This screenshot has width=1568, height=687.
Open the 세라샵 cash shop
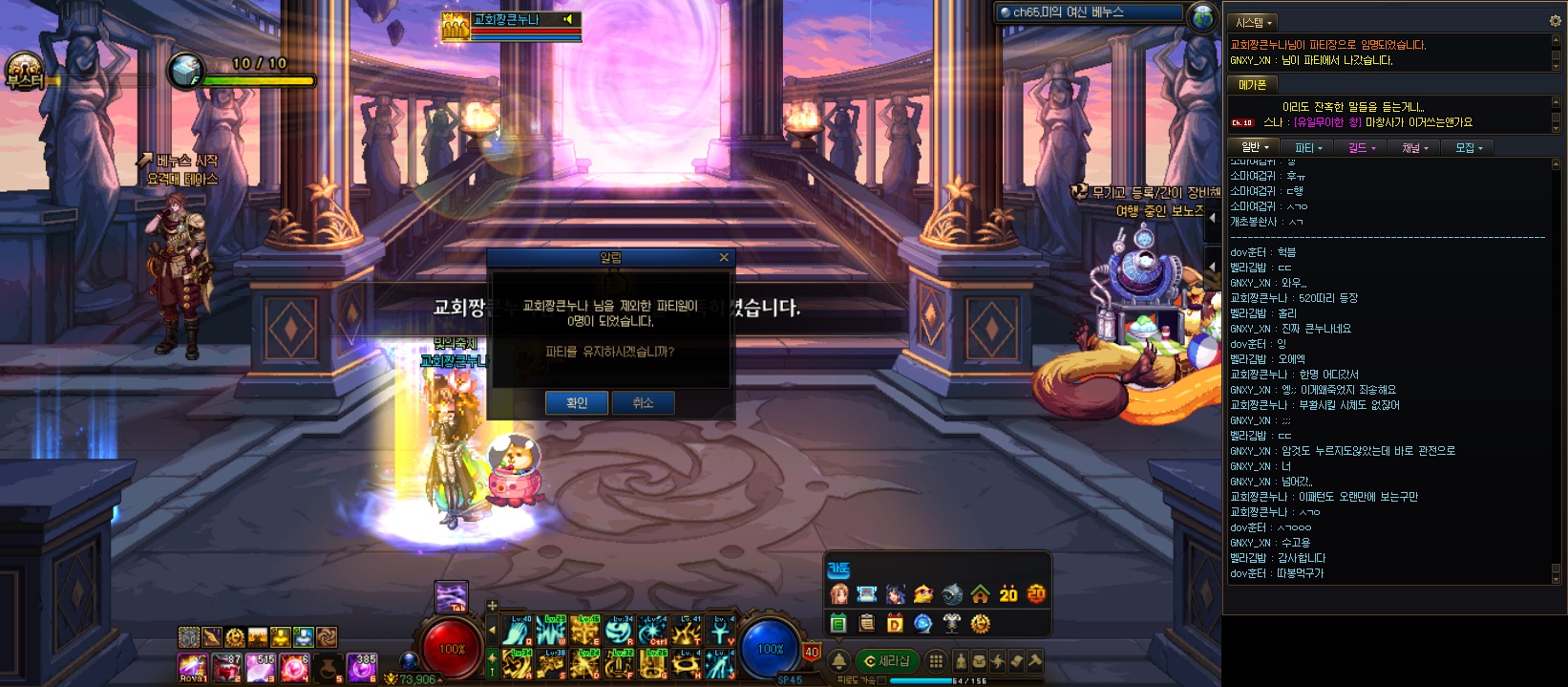tap(886, 660)
